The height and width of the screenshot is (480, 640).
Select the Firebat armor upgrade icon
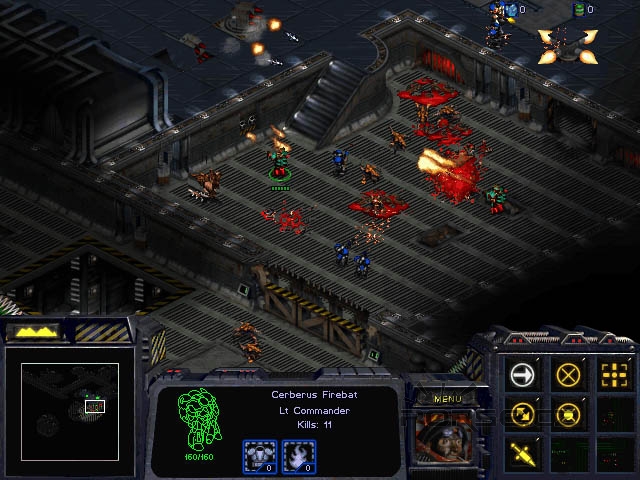[x=258, y=455]
